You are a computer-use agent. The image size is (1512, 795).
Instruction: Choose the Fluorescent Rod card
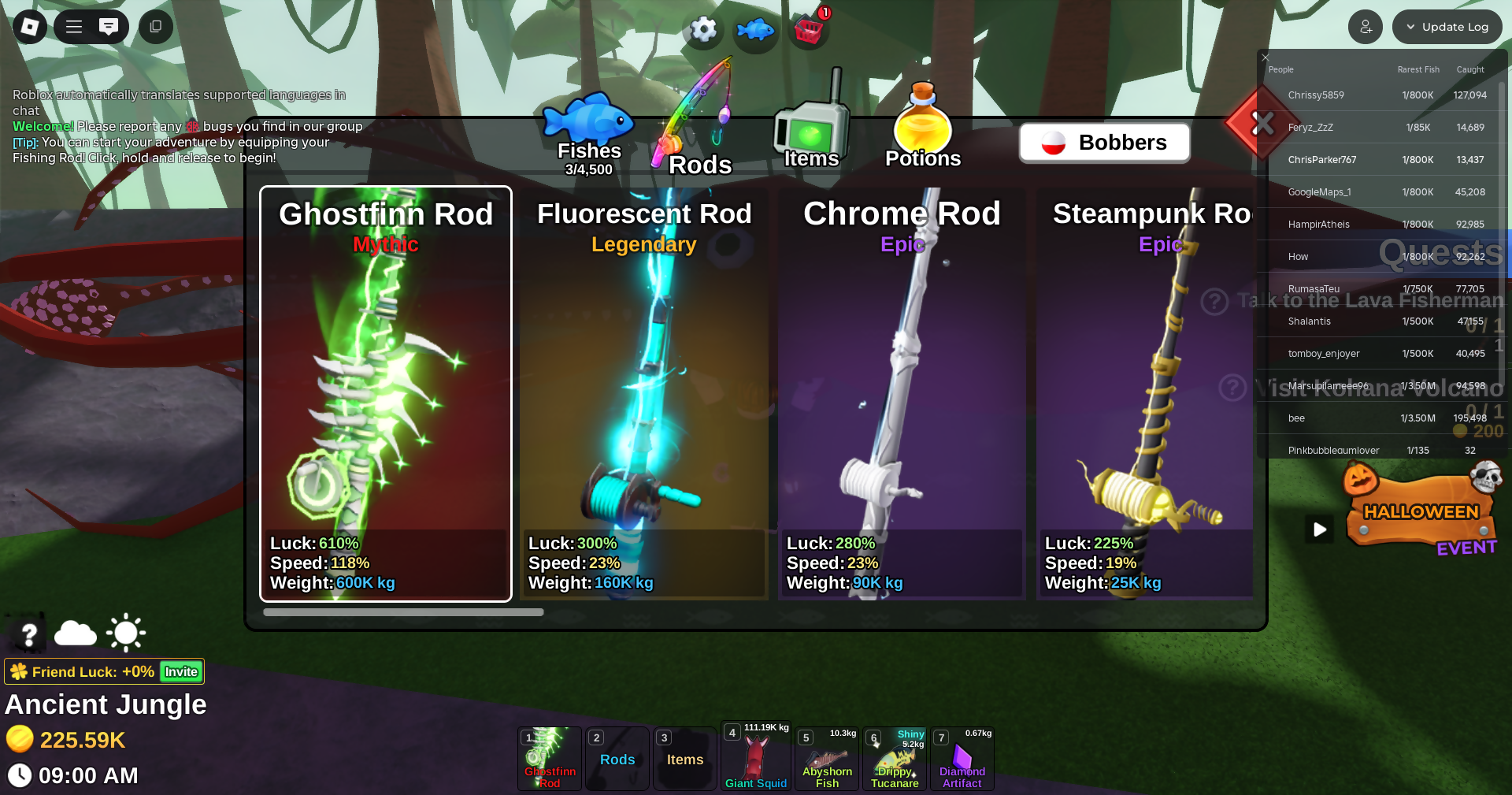(x=643, y=394)
